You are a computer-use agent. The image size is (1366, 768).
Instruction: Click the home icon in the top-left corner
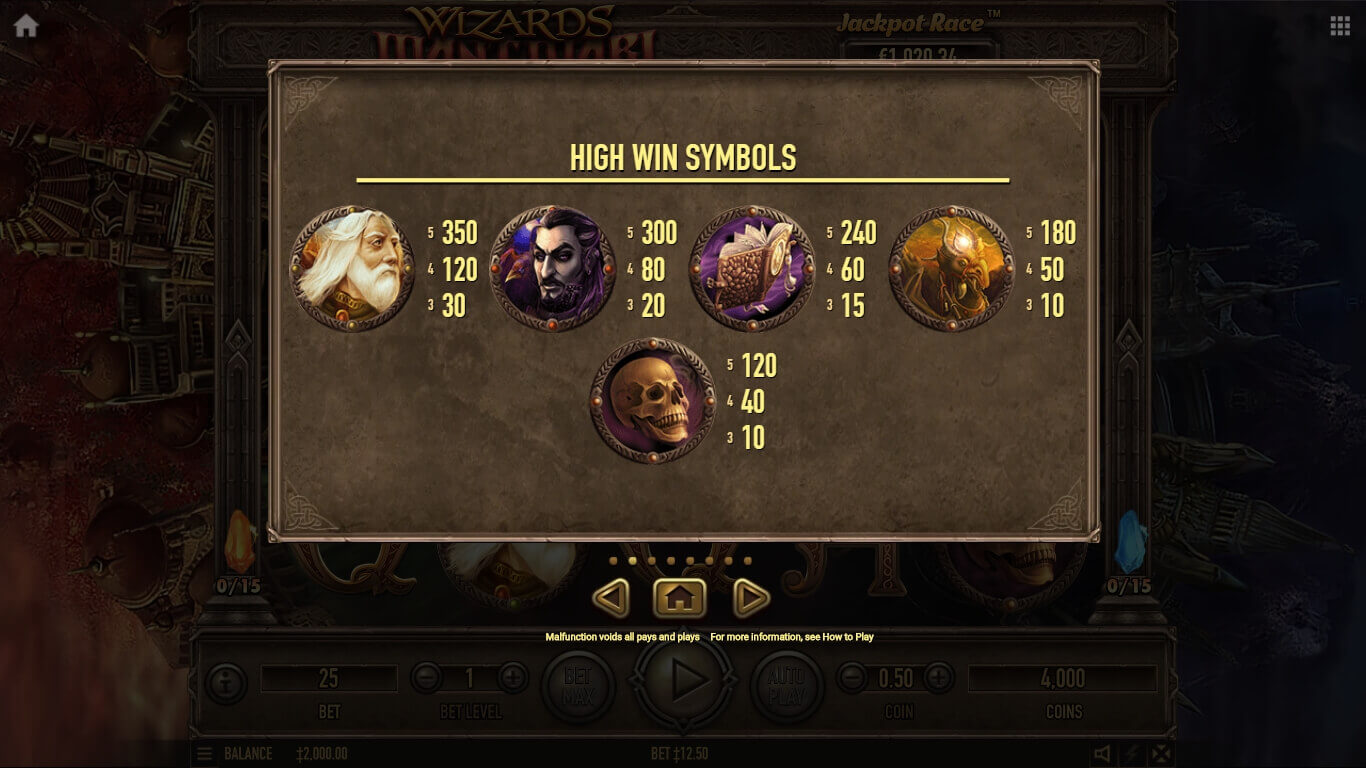click(x=26, y=26)
